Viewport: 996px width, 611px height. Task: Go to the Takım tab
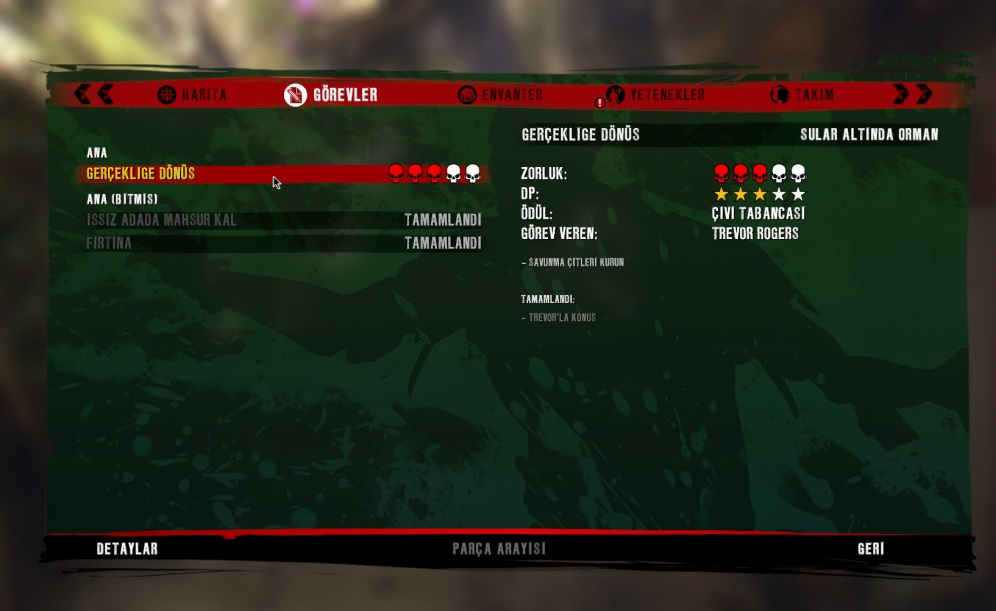pos(802,95)
